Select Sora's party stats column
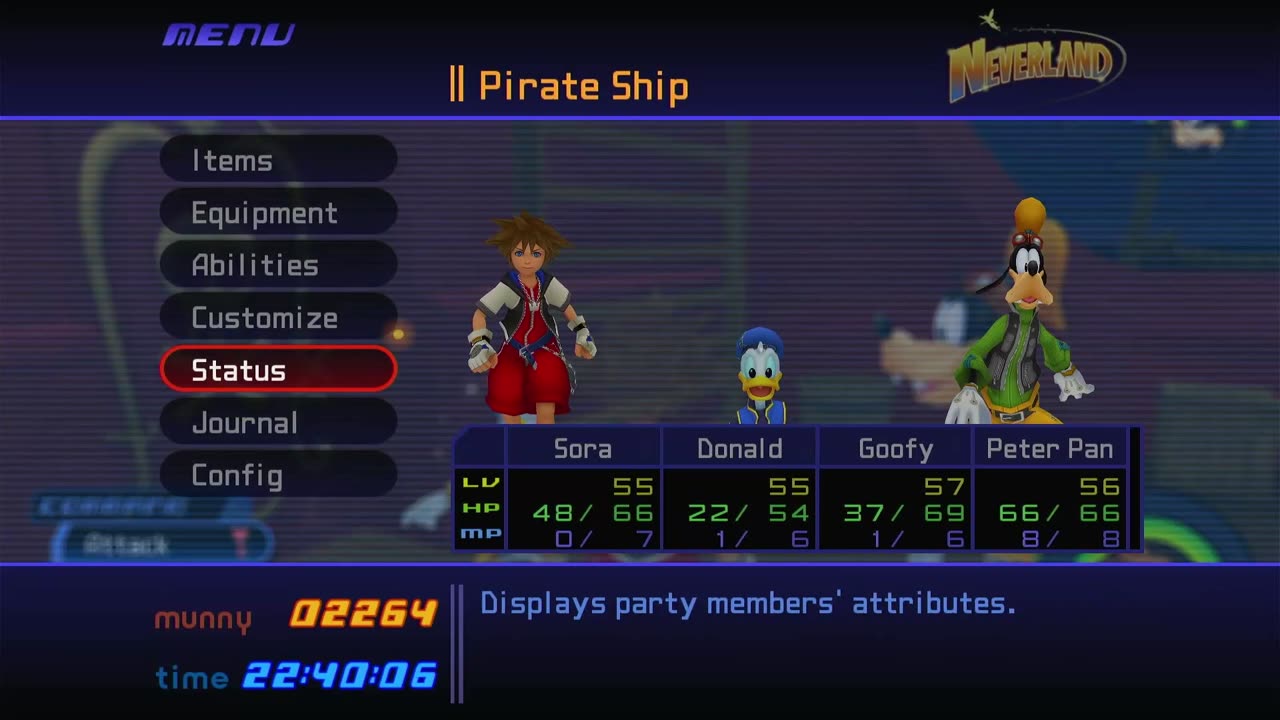Screen dimensions: 1280x720 point(583,490)
